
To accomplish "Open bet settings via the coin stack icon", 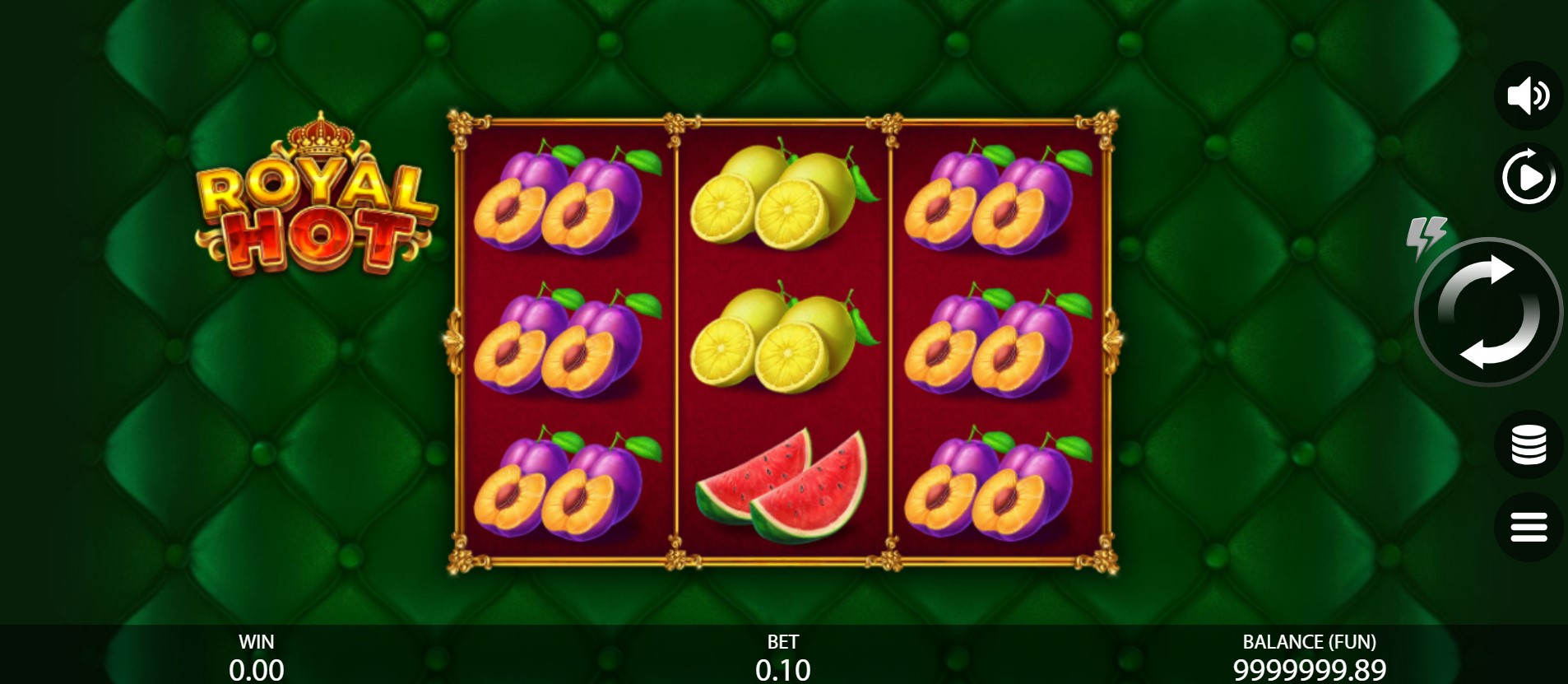I will (1529, 445).
